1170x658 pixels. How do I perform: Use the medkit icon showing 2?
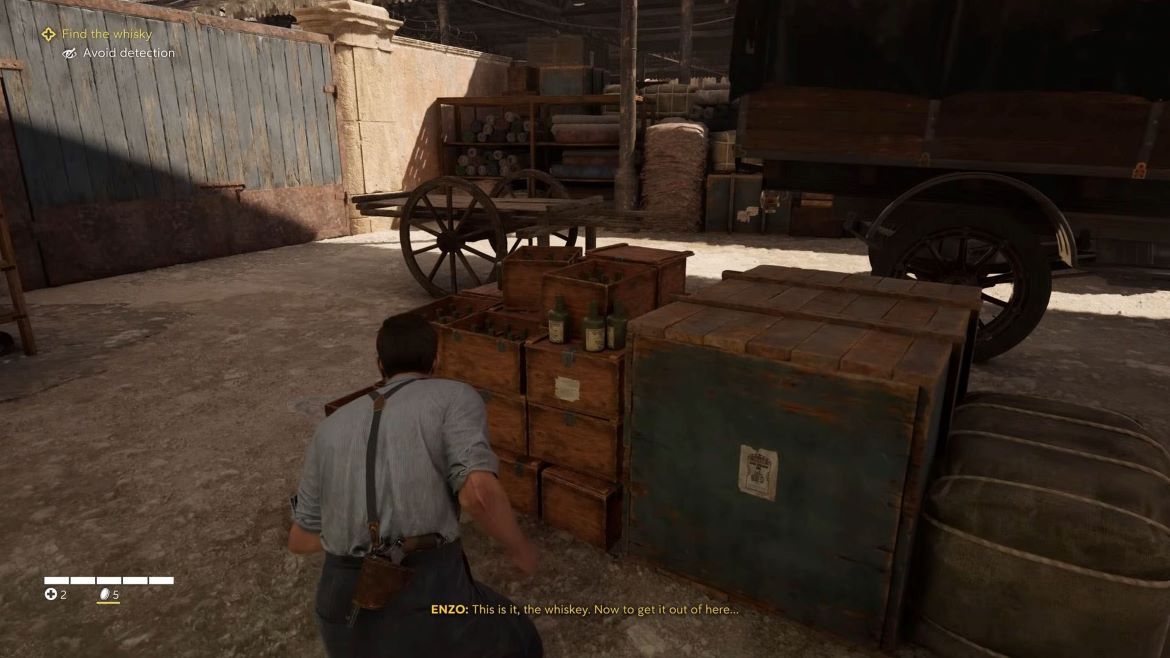[51, 595]
